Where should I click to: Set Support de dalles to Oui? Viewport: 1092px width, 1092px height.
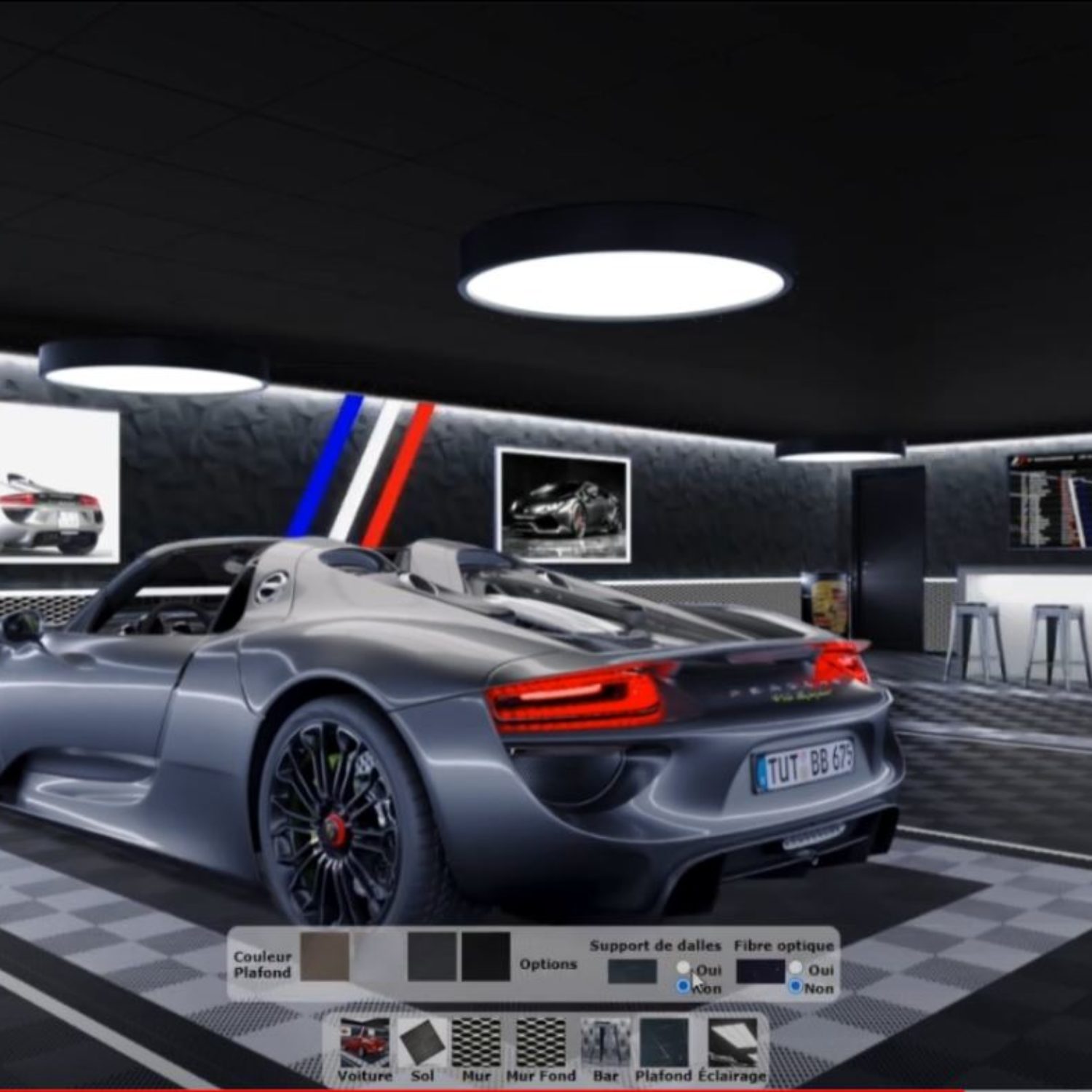tap(683, 968)
